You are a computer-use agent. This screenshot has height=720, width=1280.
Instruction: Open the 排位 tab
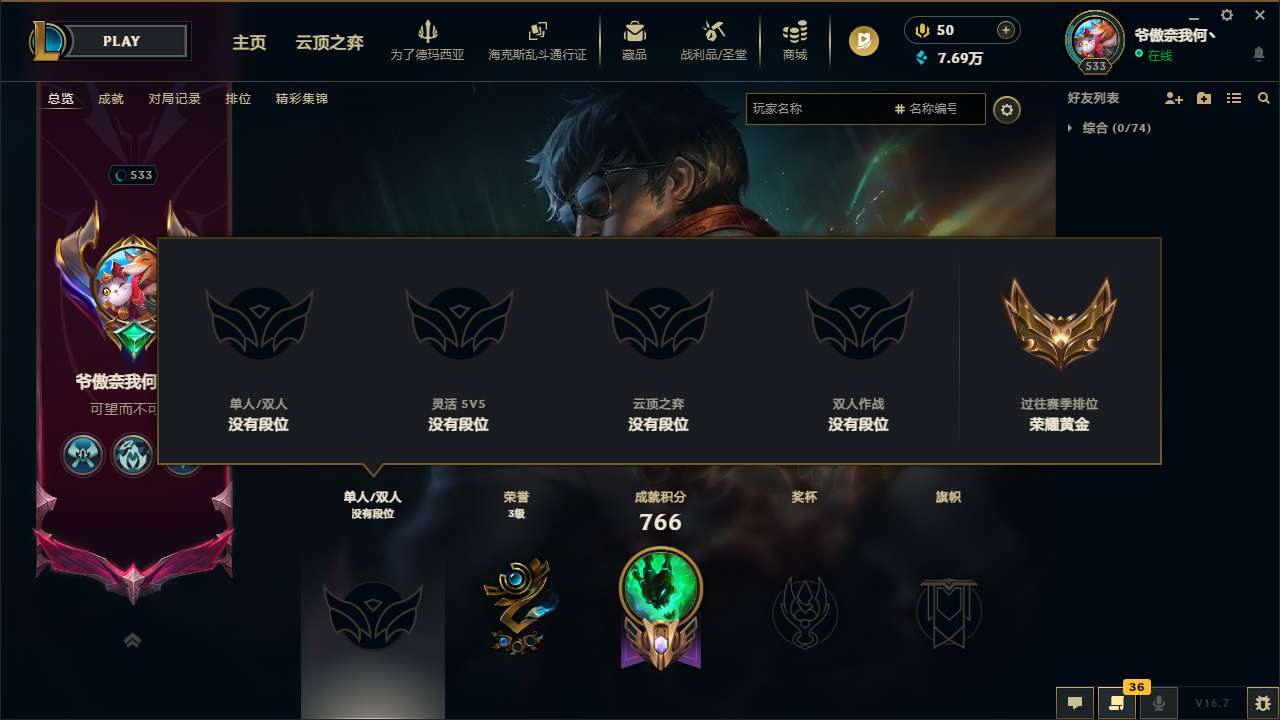(238, 99)
